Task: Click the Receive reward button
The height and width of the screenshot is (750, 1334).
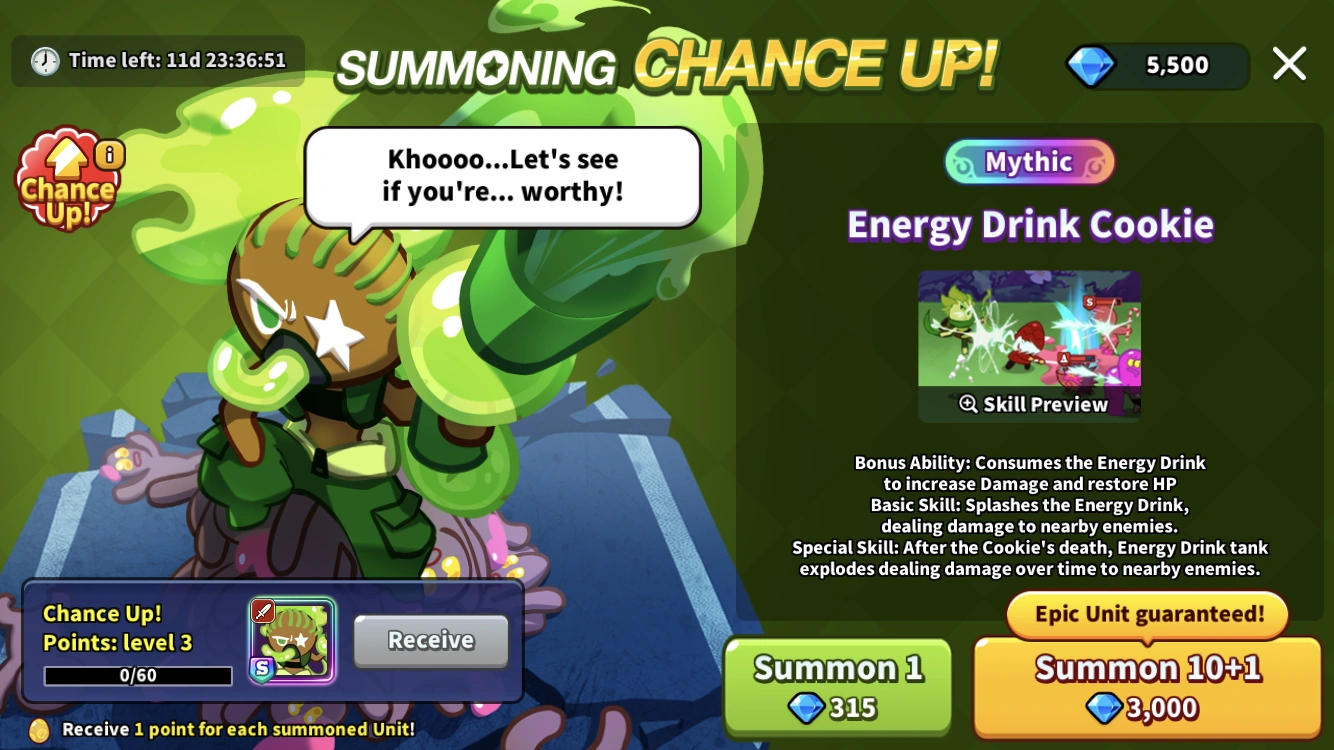Action: point(431,641)
